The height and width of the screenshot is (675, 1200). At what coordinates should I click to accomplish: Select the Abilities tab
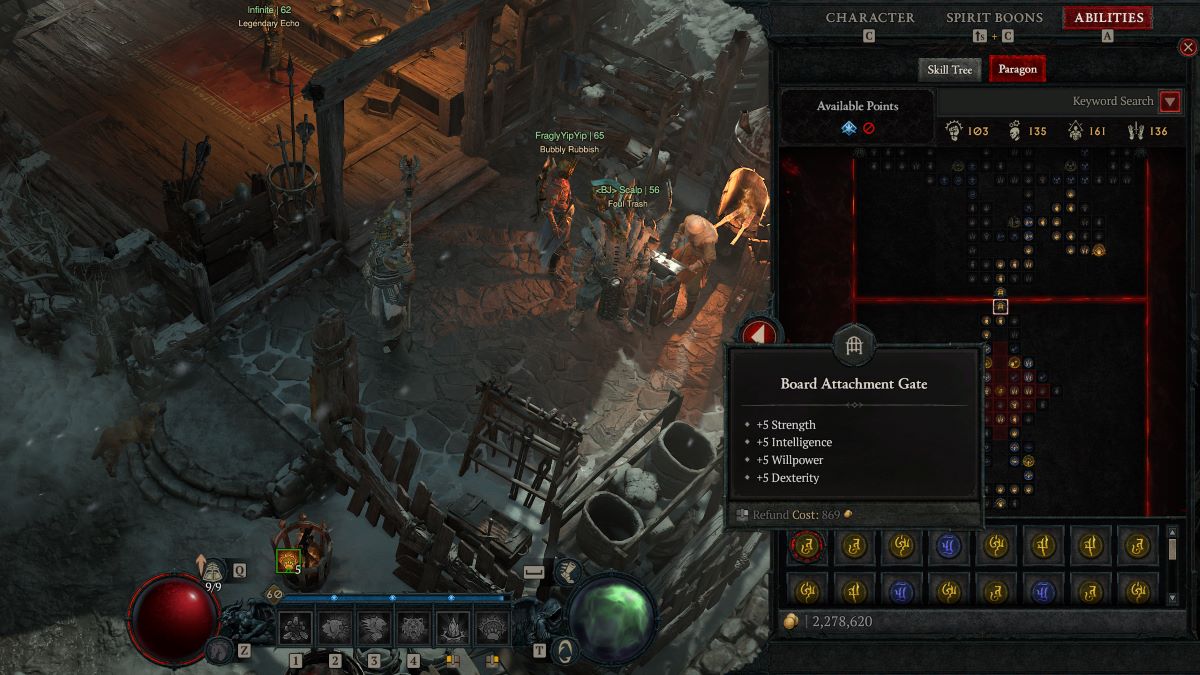1107,18
